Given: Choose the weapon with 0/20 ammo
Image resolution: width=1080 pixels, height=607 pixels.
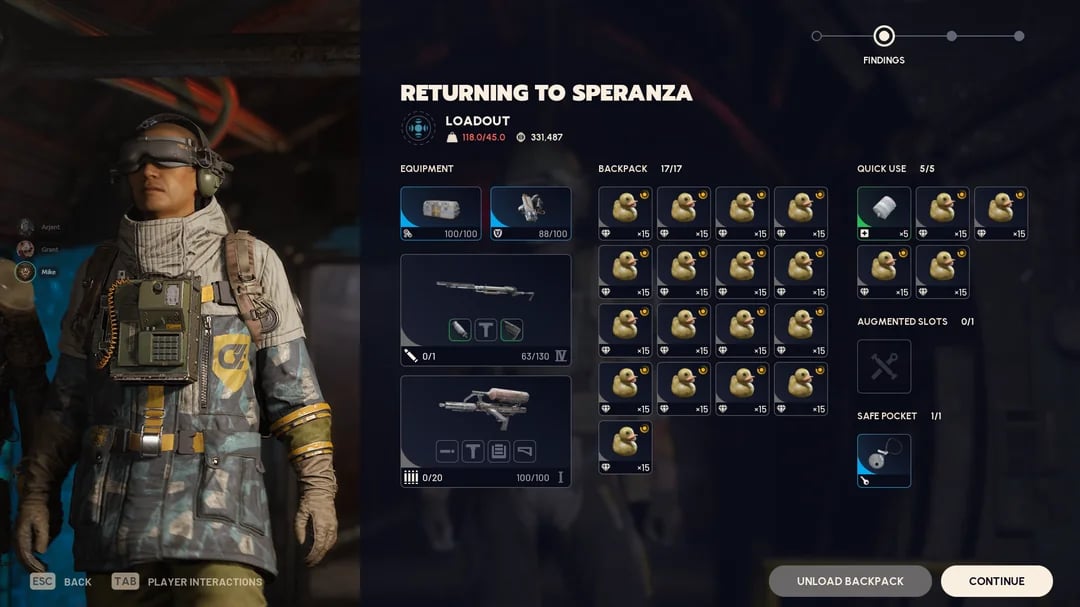Looking at the screenshot, I should (x=485, y=431).
